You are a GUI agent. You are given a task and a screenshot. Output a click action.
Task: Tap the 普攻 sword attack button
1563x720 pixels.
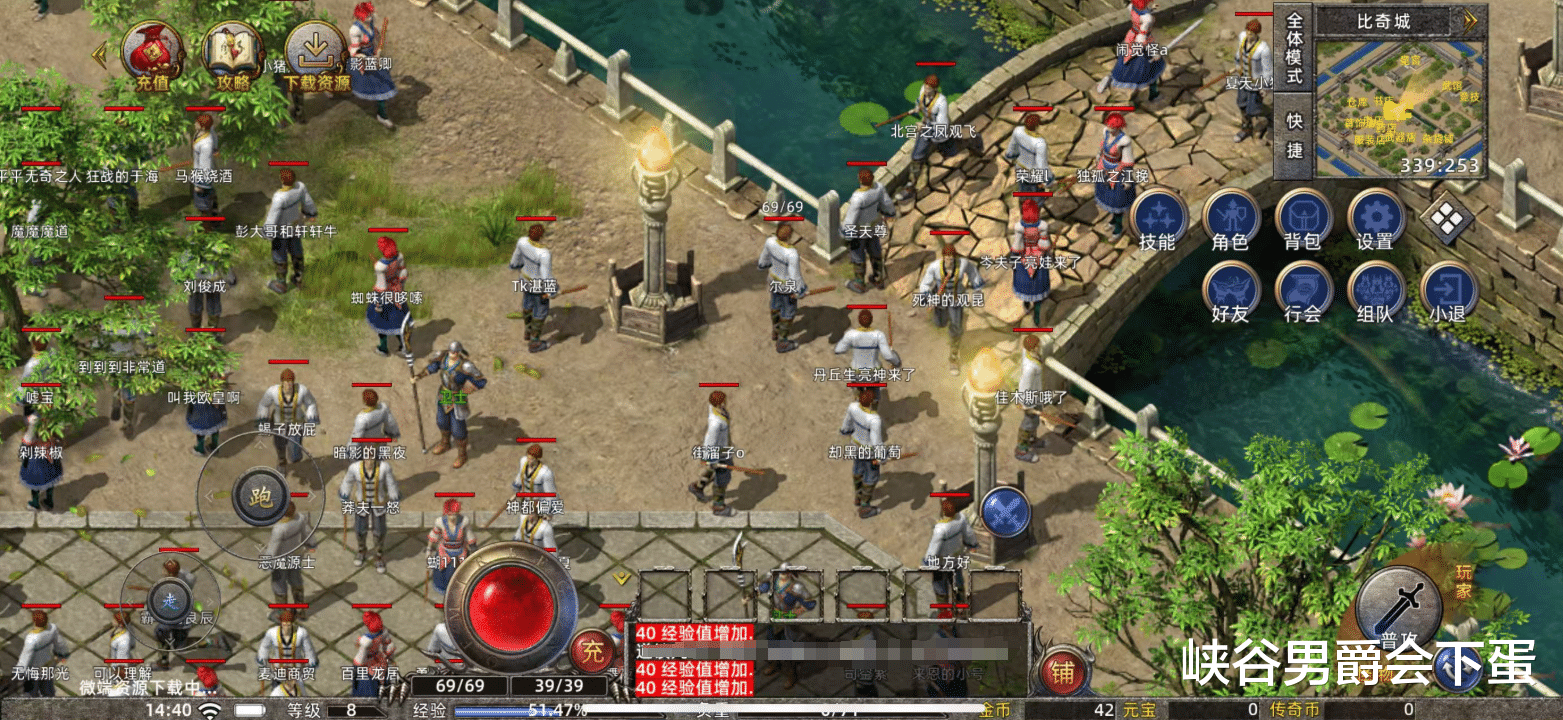(x=1398, y=608)
